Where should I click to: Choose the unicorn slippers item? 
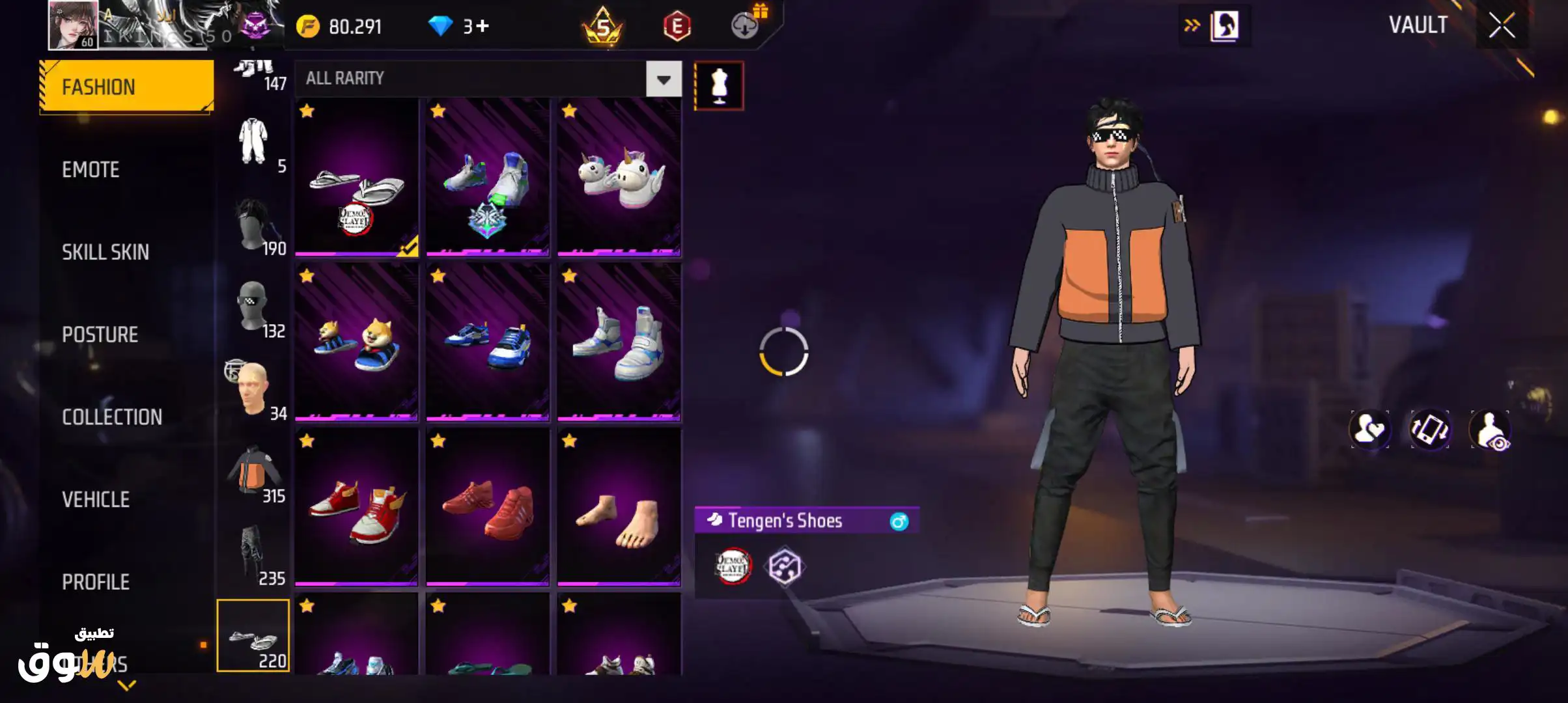(x=619, y=177)
